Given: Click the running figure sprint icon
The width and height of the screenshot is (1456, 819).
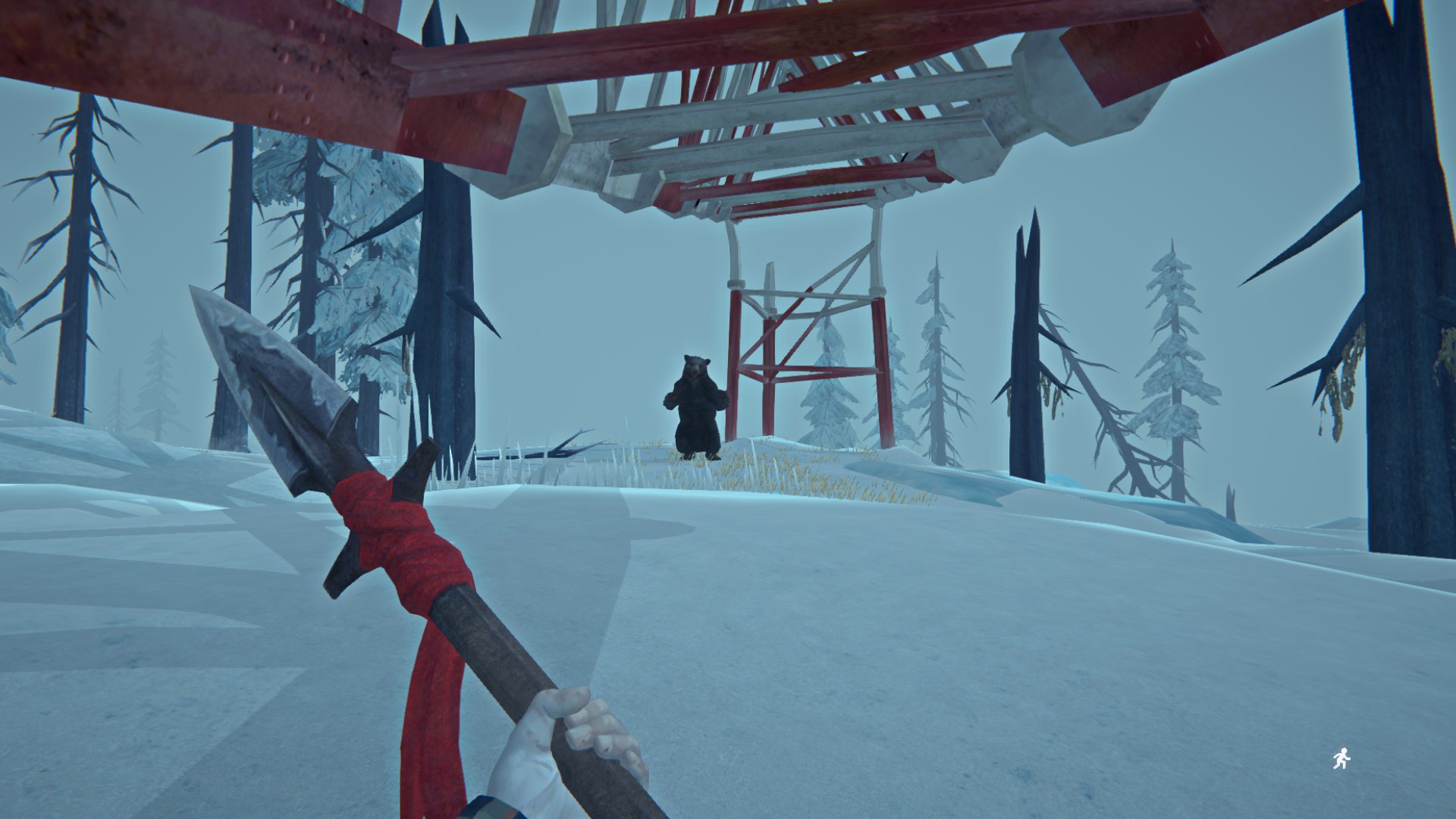Looking at the screenshot, I should click(x=1341, y=759).
